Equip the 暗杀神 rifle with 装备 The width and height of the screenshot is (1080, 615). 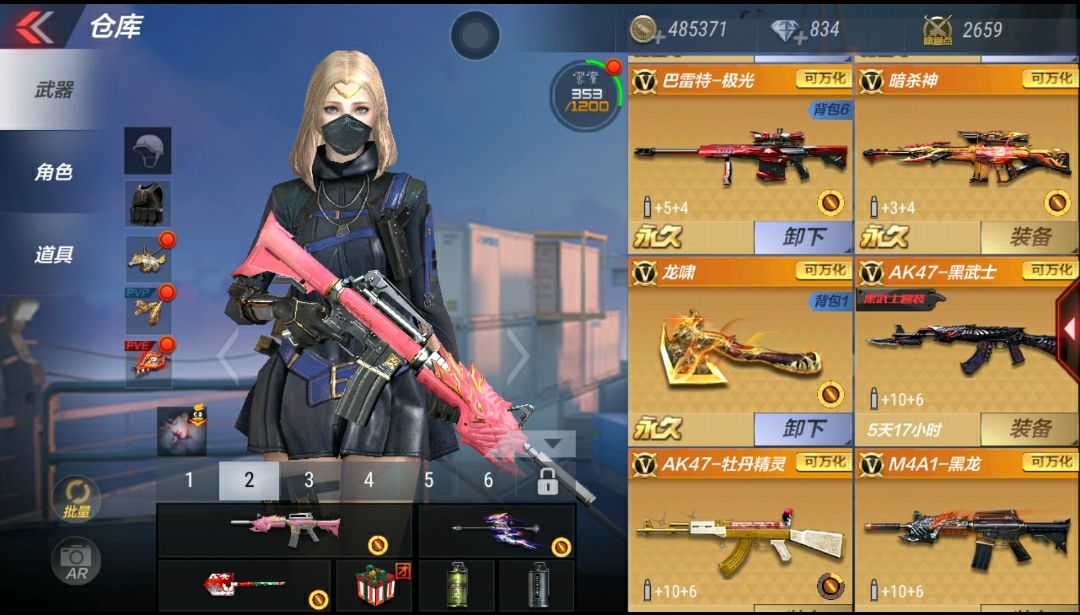tap(1029, 237)
